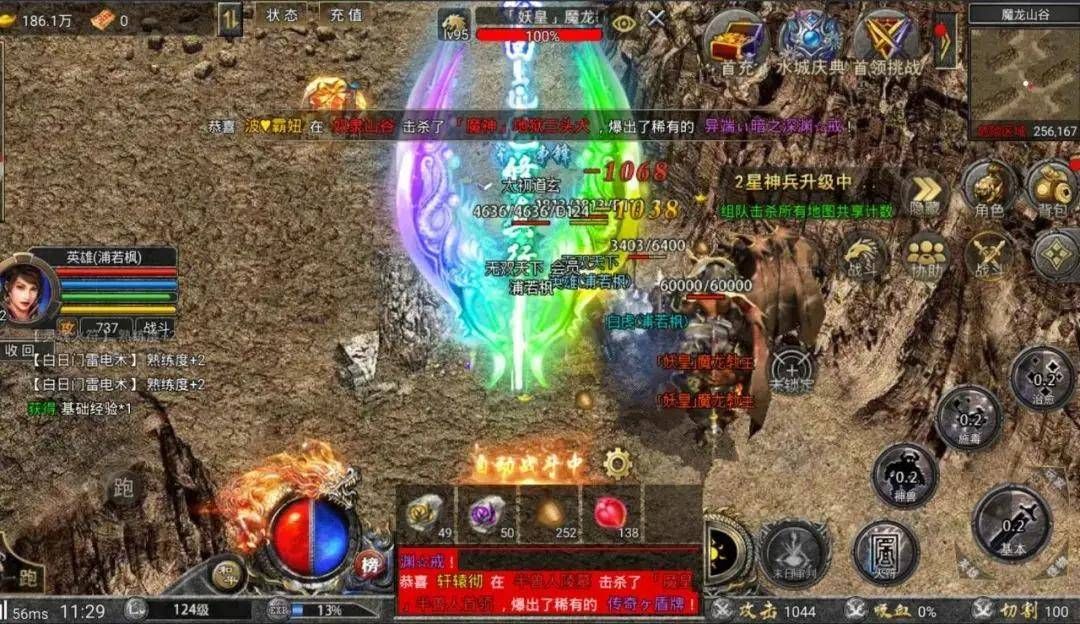
Task: Hide the menu icons with 隐藏 arrow
Action: 925,195
